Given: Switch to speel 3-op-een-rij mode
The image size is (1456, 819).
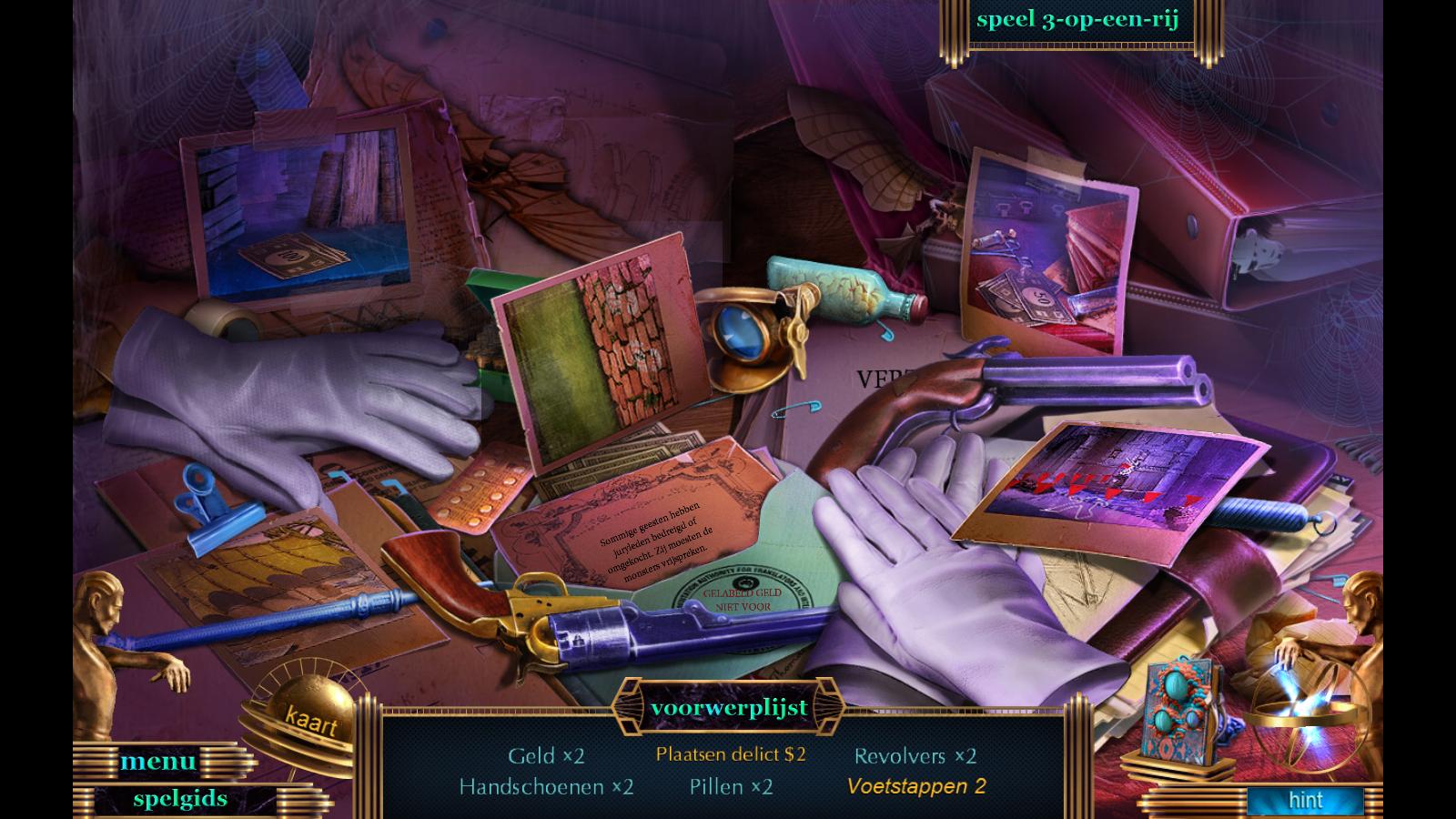Looking at the screenshot, I should coord(1077,20).
